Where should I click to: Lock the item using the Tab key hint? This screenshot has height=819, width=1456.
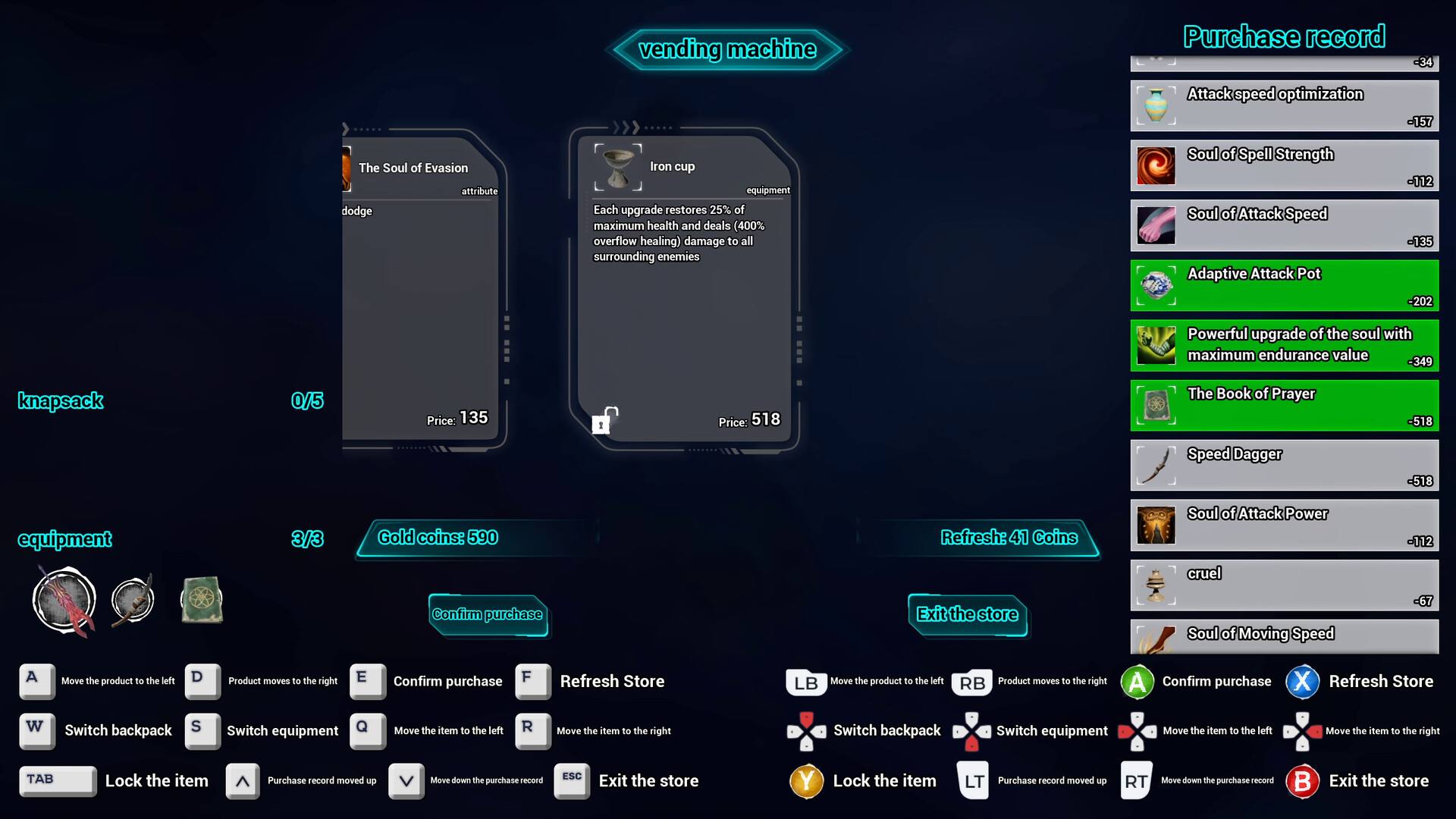tap(58, 780)
